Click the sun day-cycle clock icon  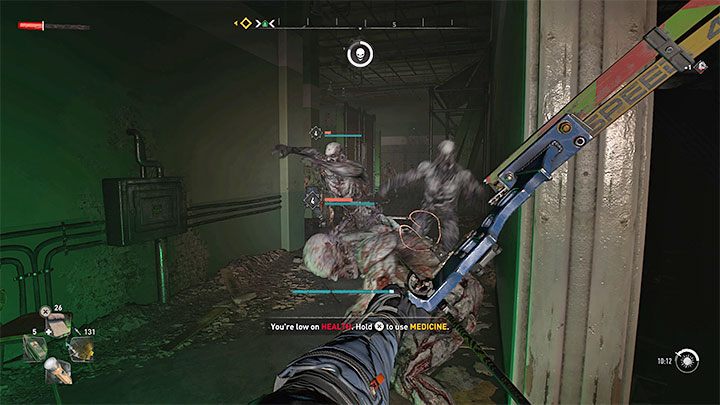tap(685, 360)
